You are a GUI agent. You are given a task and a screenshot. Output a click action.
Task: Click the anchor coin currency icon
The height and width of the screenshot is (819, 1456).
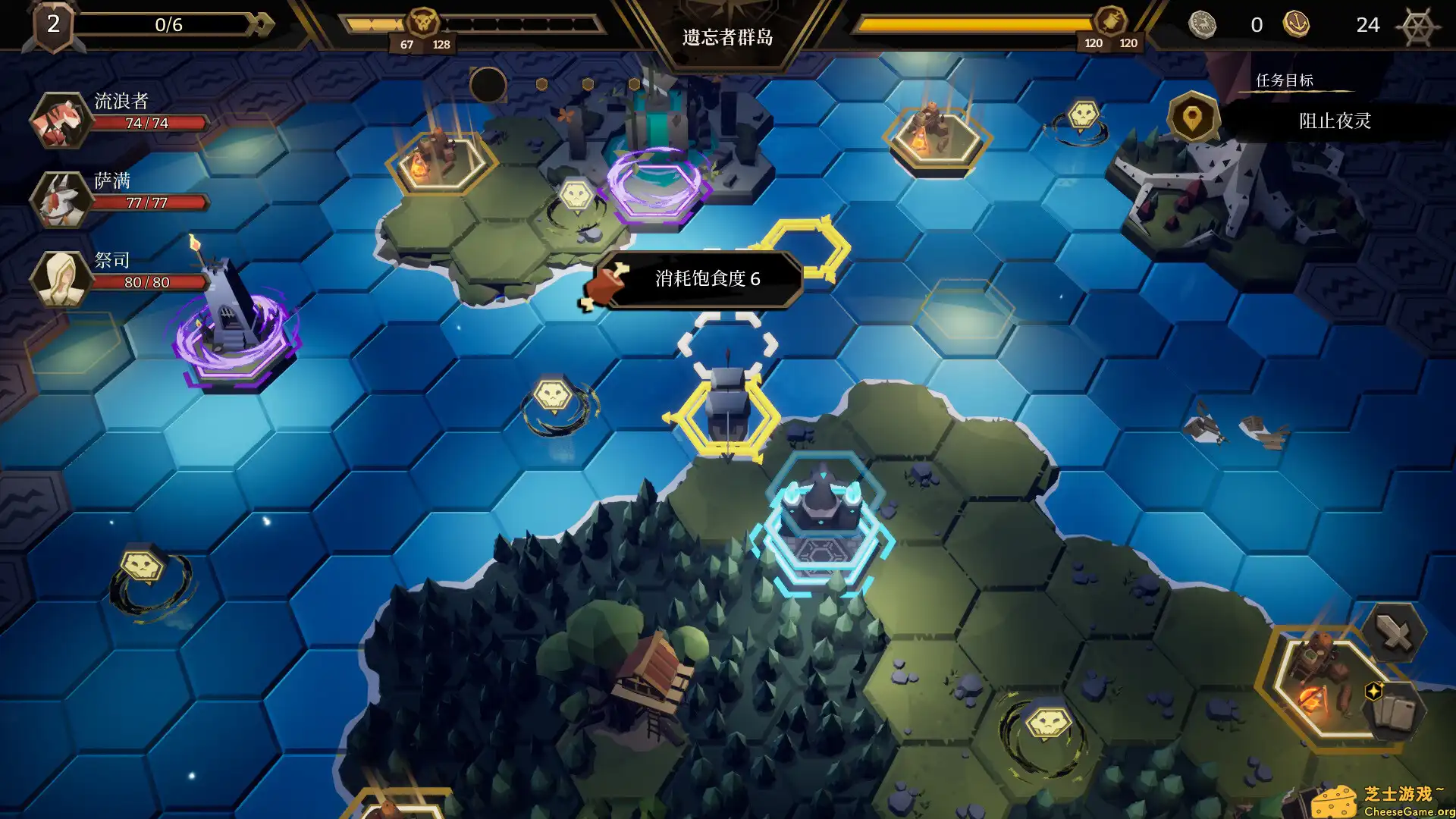coord(1299,24)
